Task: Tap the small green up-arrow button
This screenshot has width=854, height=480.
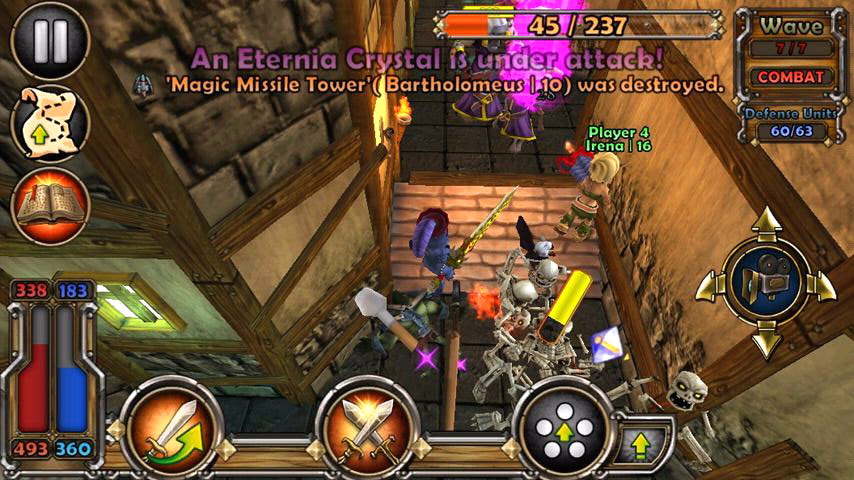Action: click(x=638, y=442)
